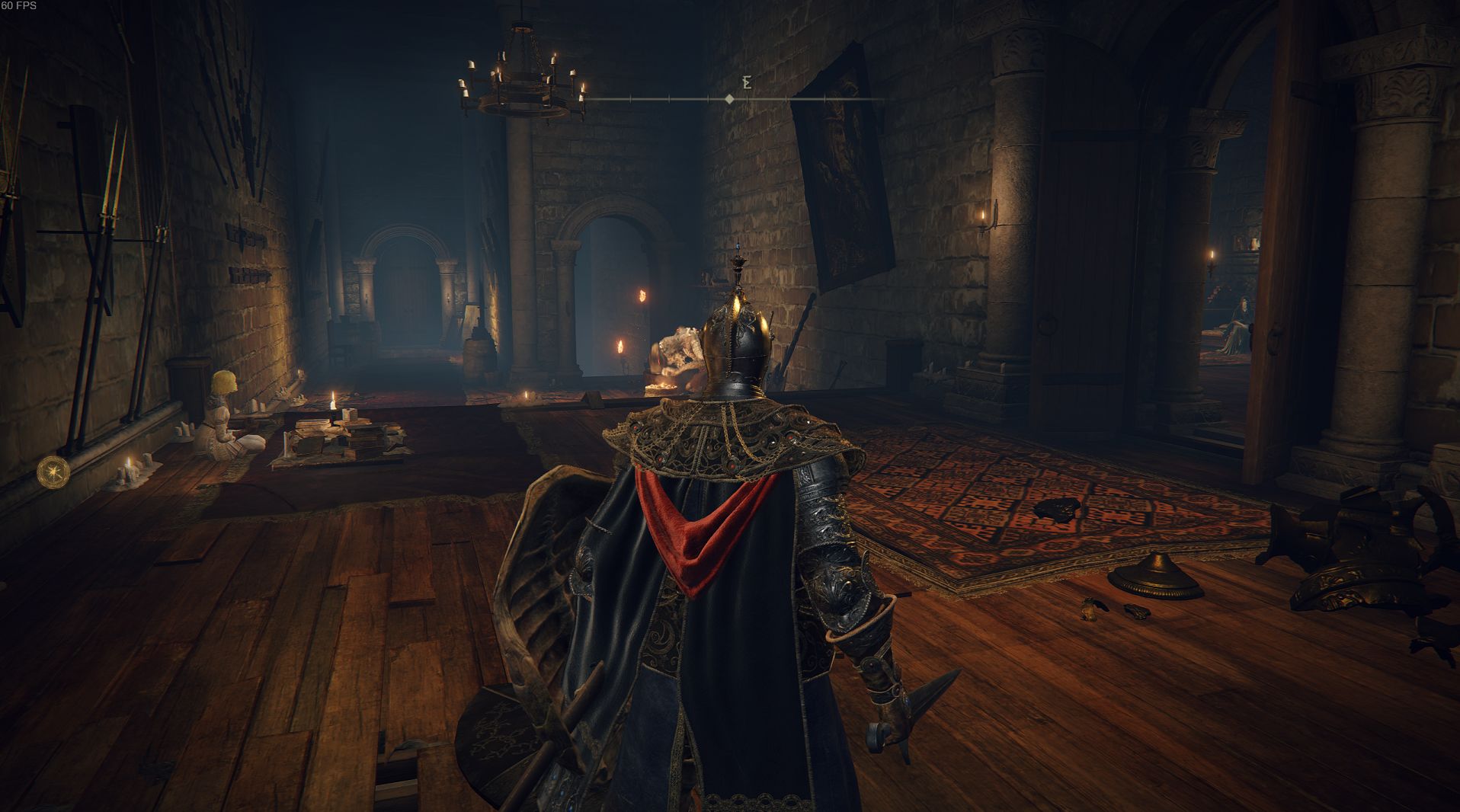Click the compass bar's diamond heading marker
Viewport: 1460px width, 812px height.
[x=729, y=99]
